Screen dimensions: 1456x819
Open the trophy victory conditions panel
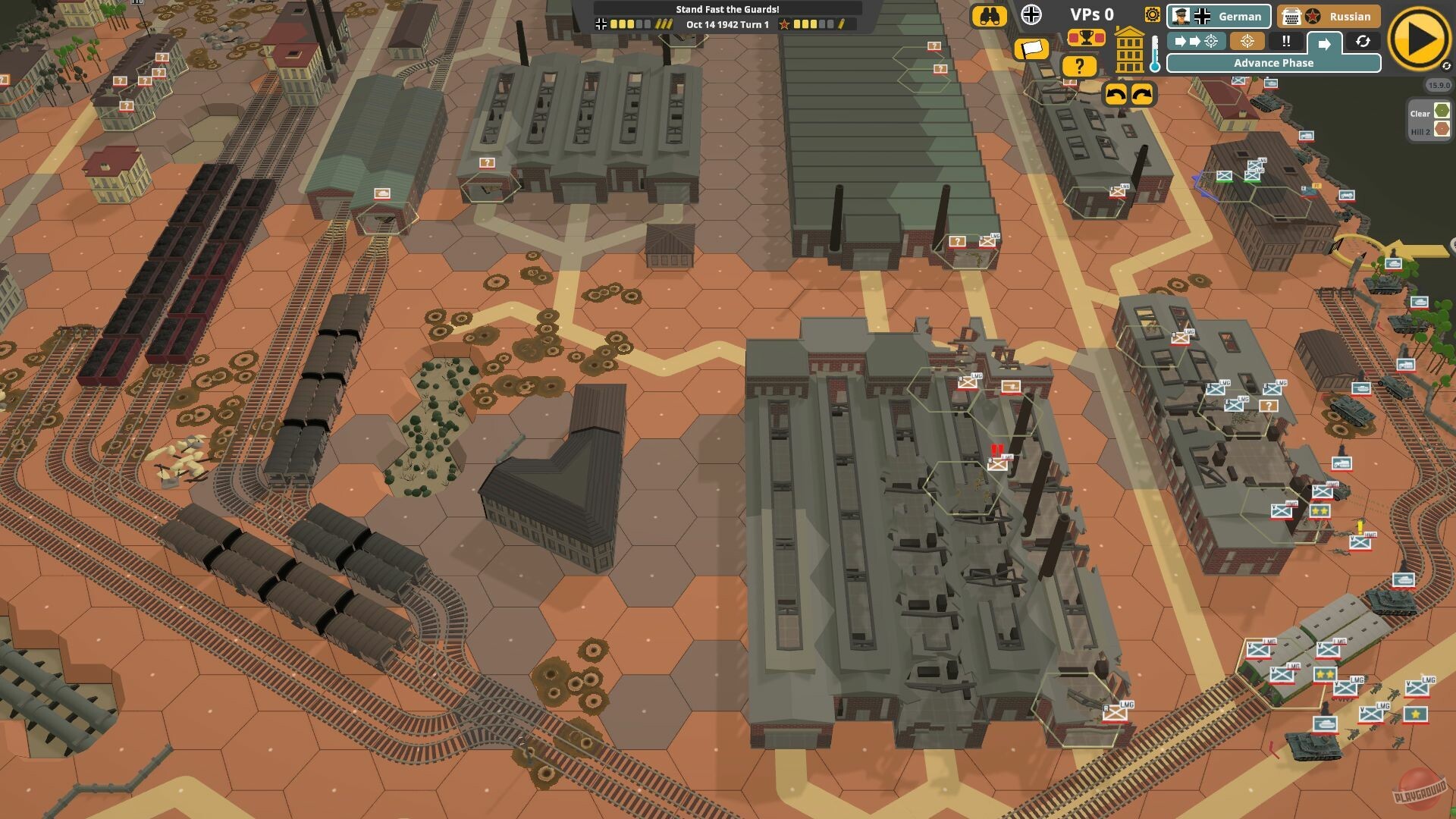point(1086,38)
